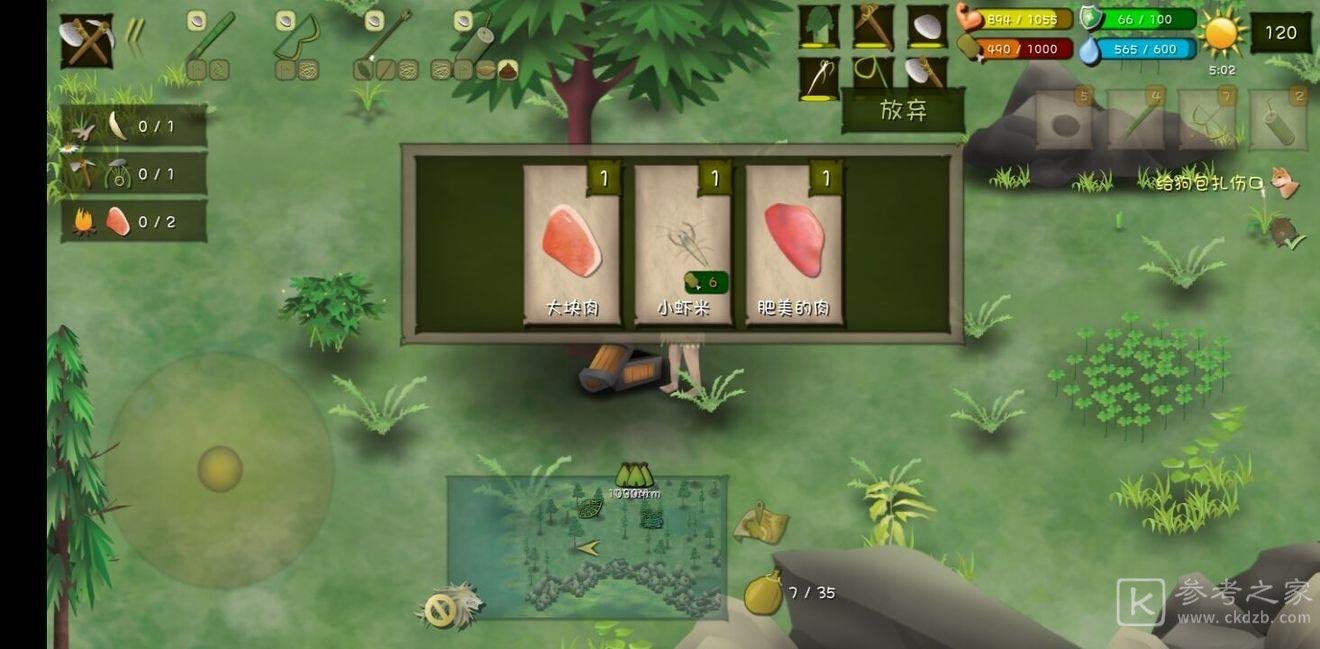Choose the 小虾米 shrimp card
Image resolution: width=1320 pixels, height=649 pixels.
(683, 245)
